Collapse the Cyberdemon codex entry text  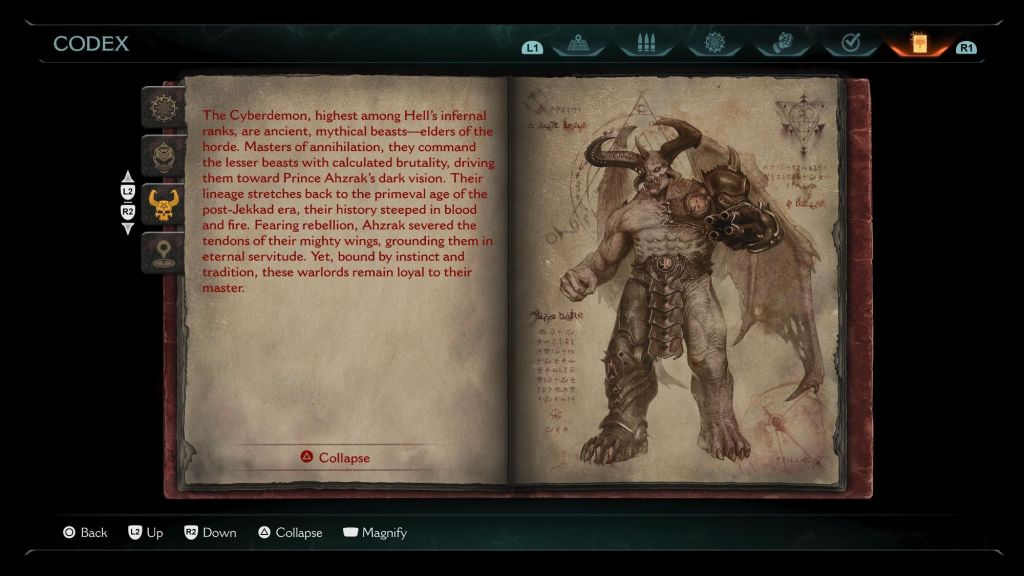pyautogui.click(x=335, y=458)
